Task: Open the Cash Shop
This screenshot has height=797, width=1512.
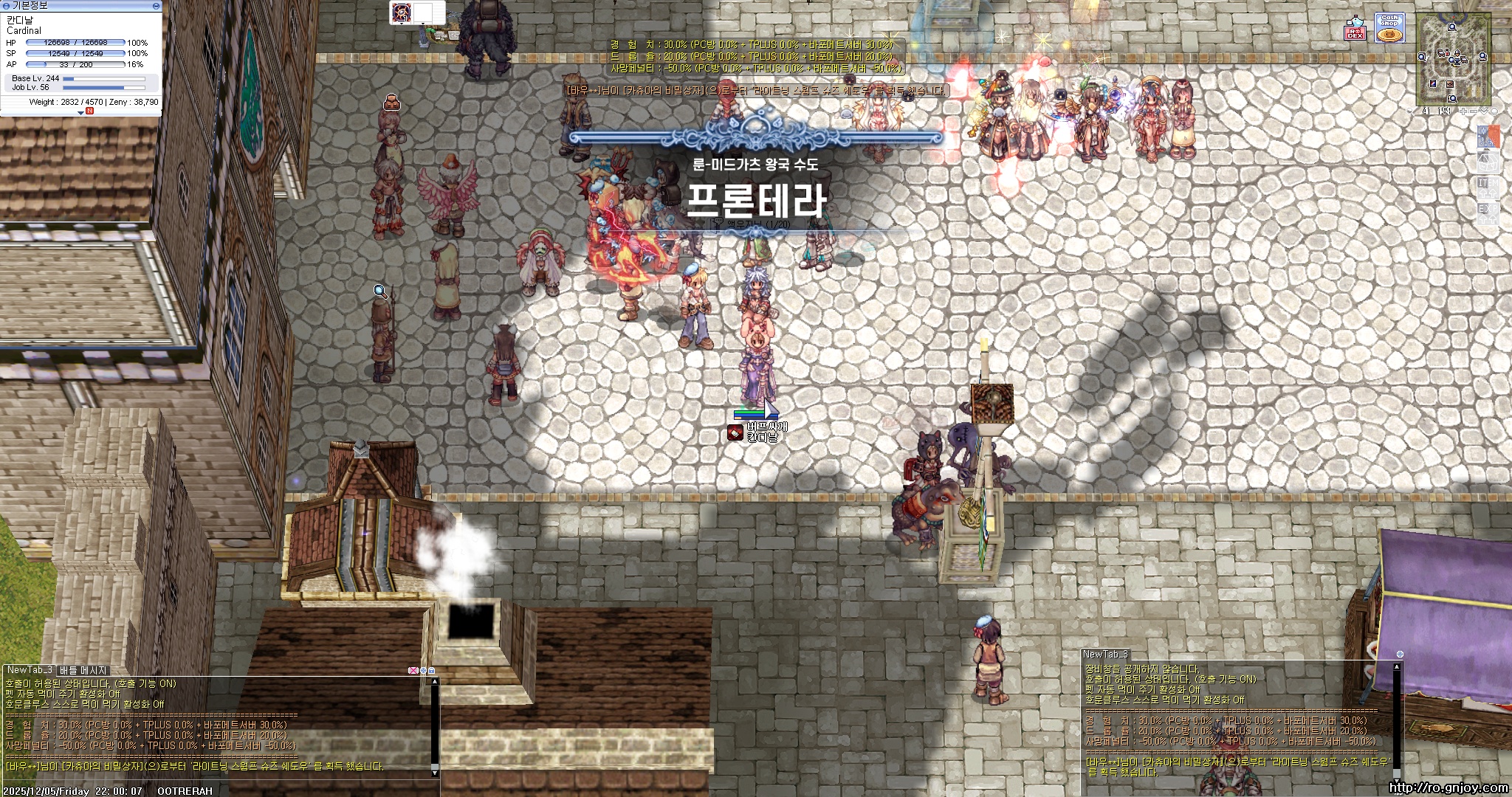Action: 1389,27
